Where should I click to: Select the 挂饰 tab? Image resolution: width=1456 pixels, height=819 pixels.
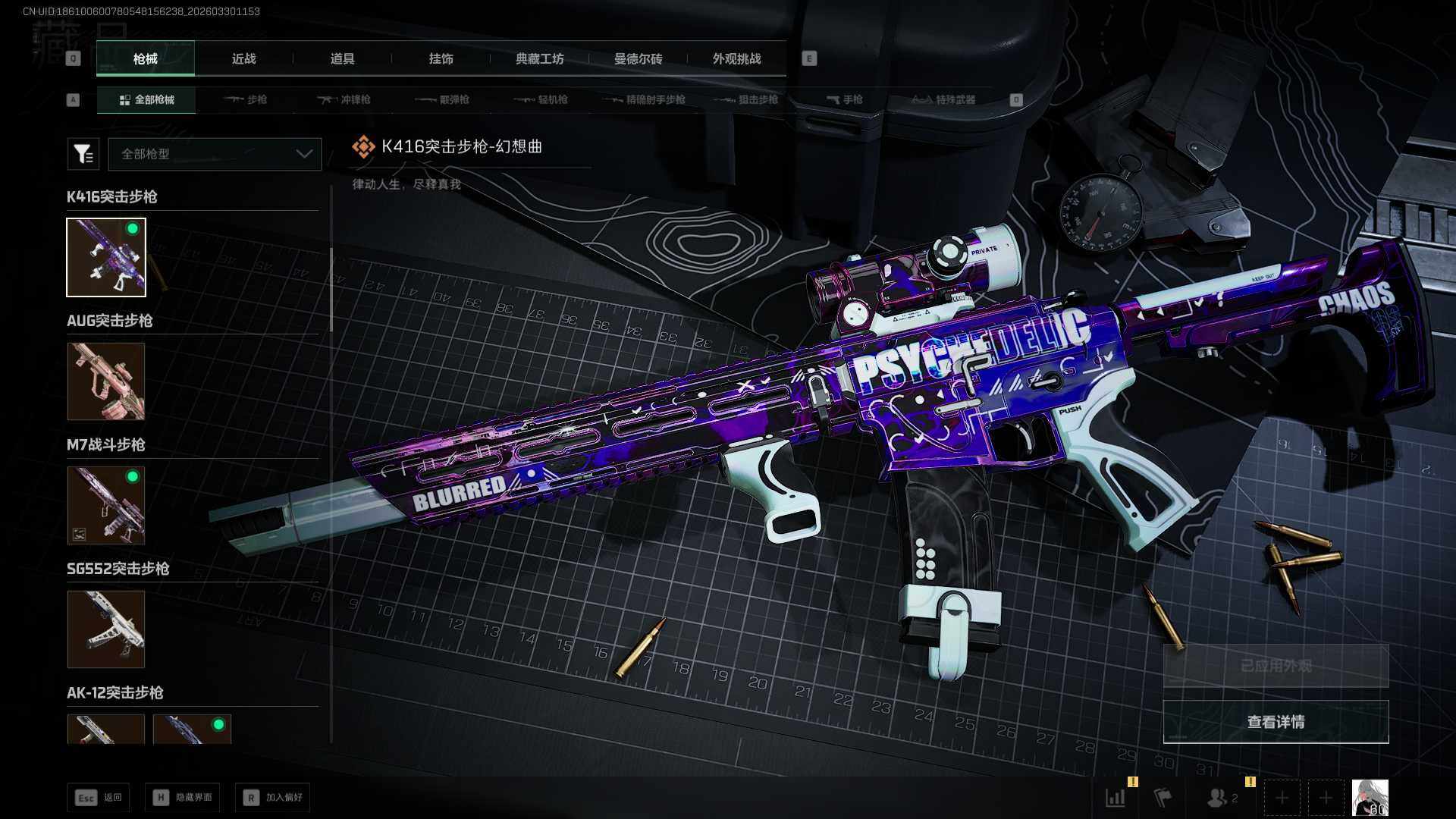(x=441, y=58)
